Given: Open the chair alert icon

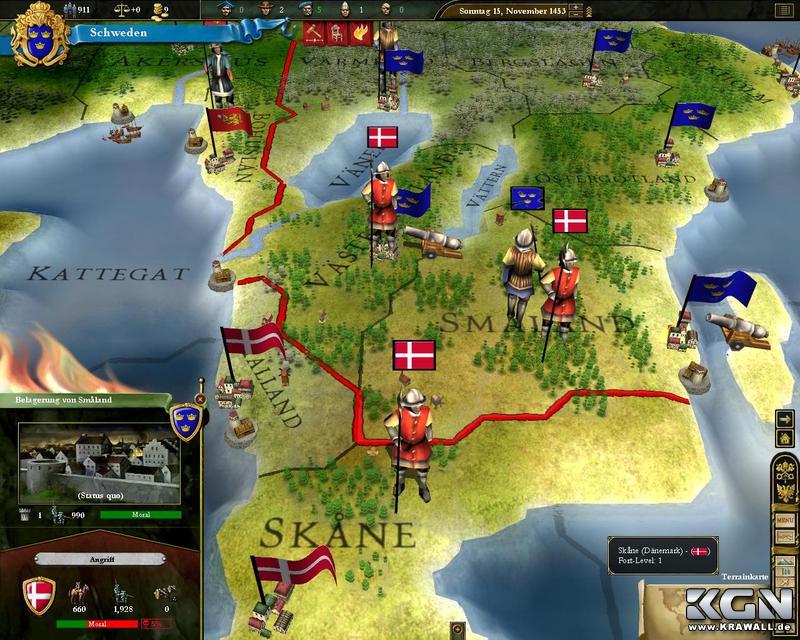Looking at the screenshot, I should (x=337, y=33).
